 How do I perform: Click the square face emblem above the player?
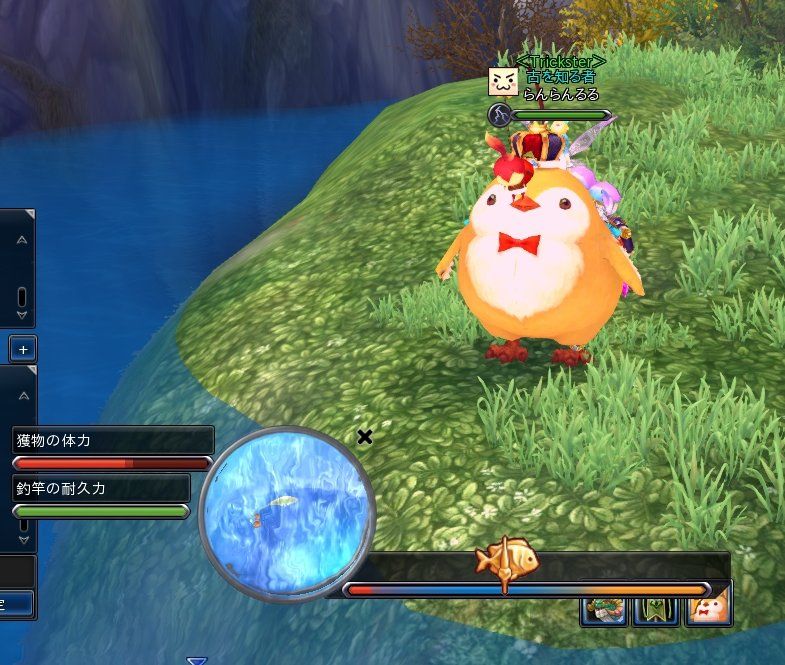(502, 81)
